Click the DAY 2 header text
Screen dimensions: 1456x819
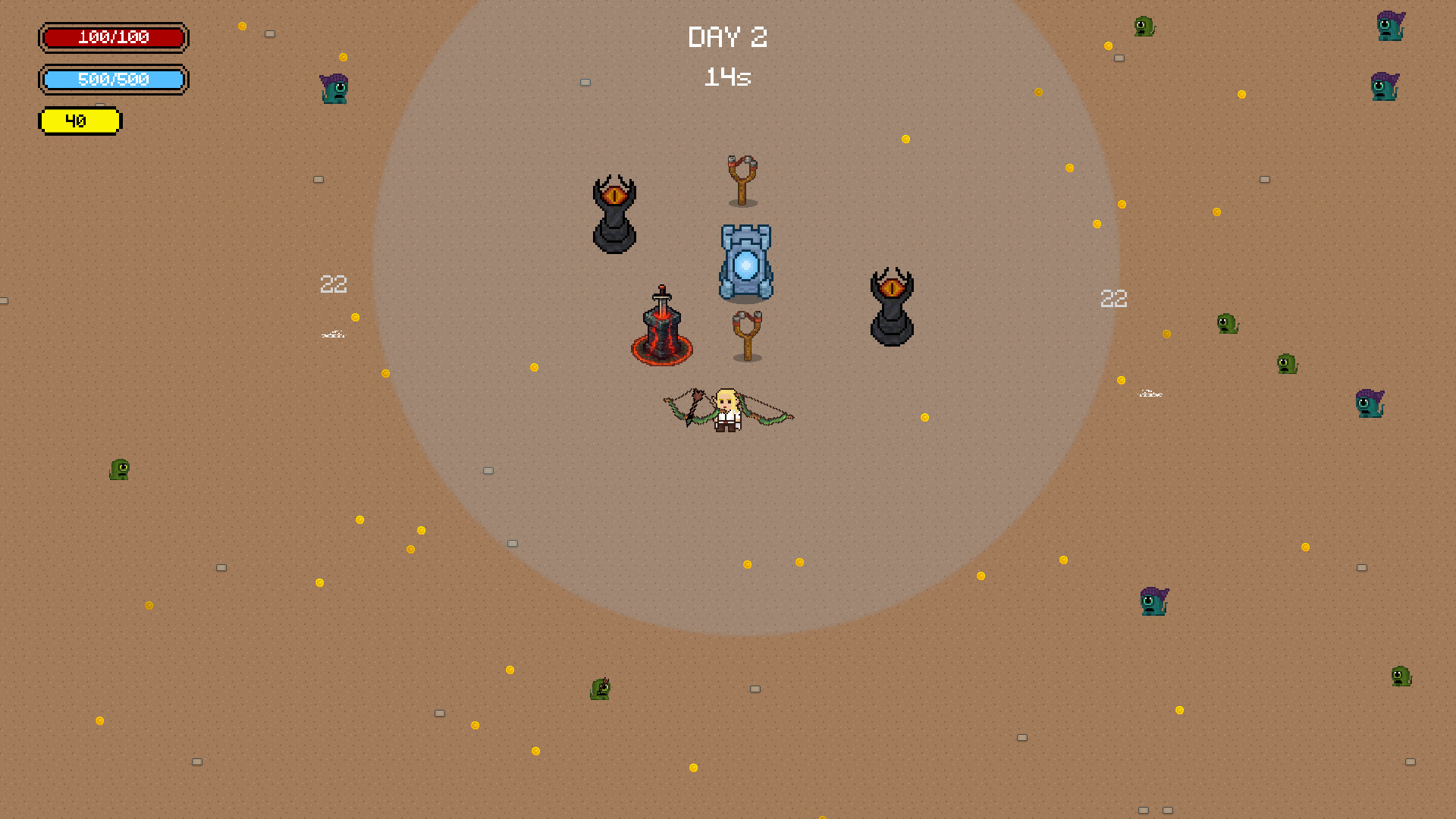[x=727, y=36]
